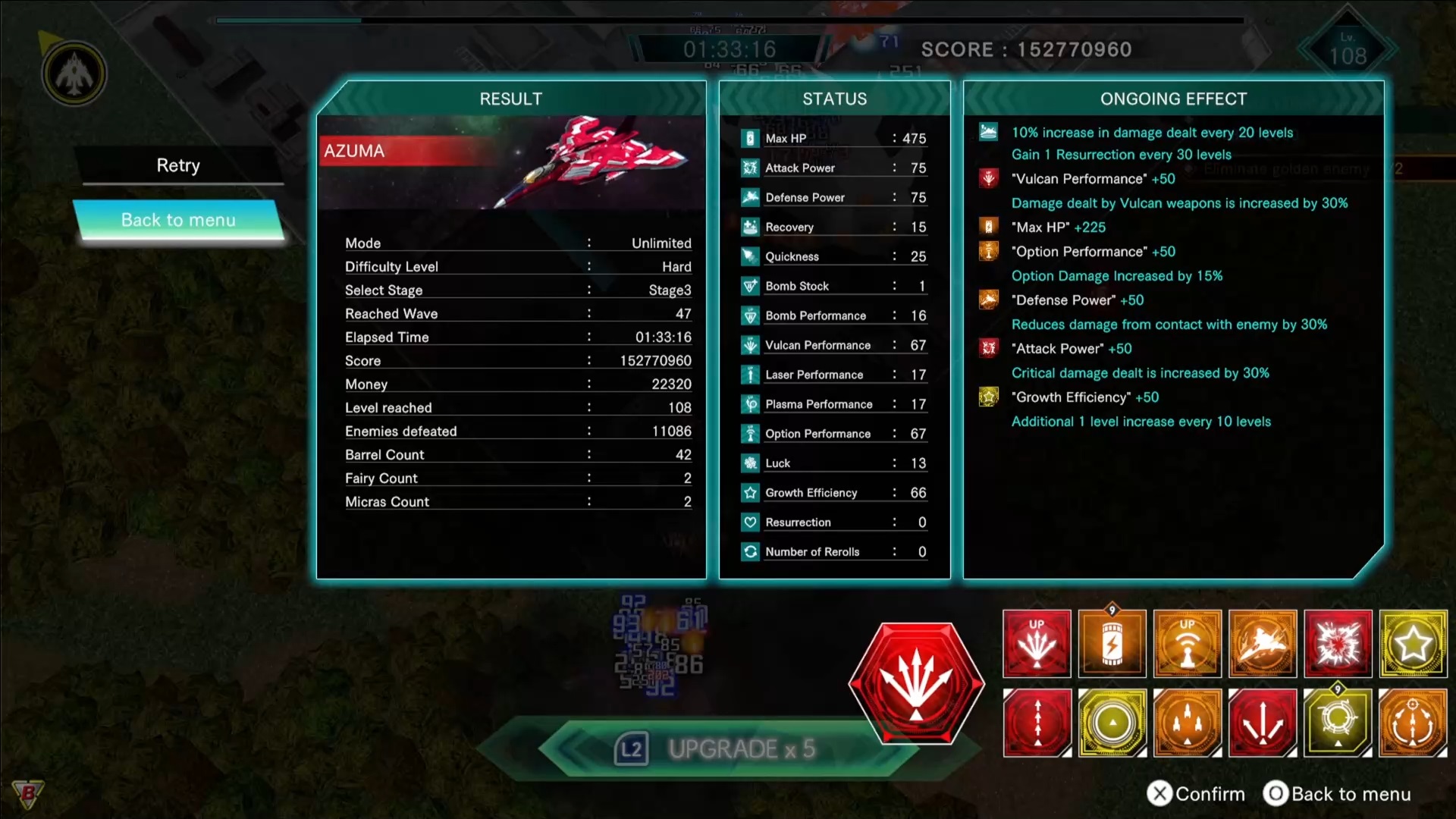Select the red explosion burst skill icon

(x=1338, y=644)
